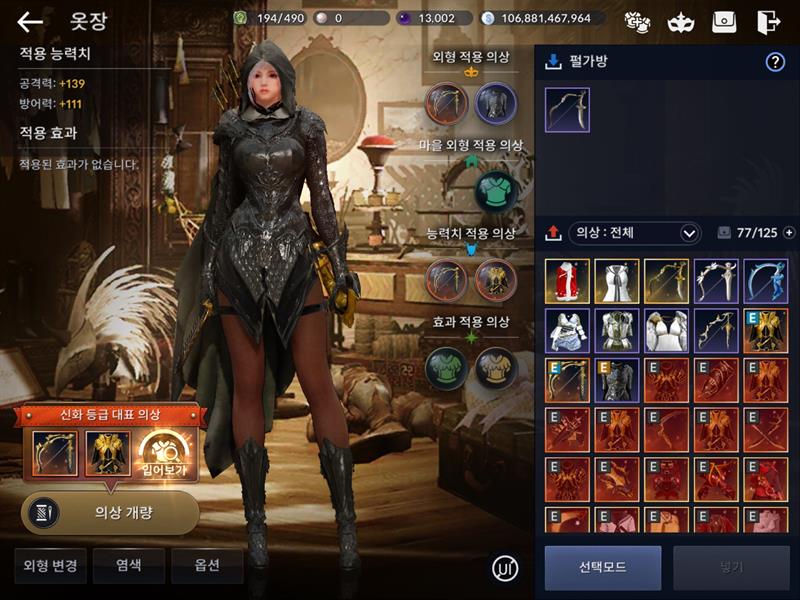The image size is (800, 600).
Task: Open the 옵션 options button
Action: (207, 565)
